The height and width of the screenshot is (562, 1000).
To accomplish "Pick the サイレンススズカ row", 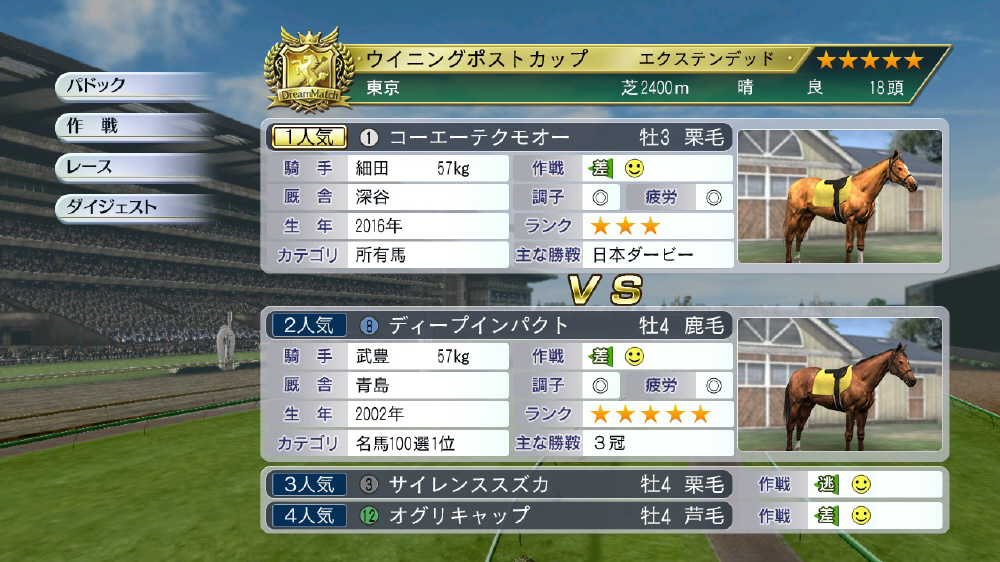I will click(498, 485).
